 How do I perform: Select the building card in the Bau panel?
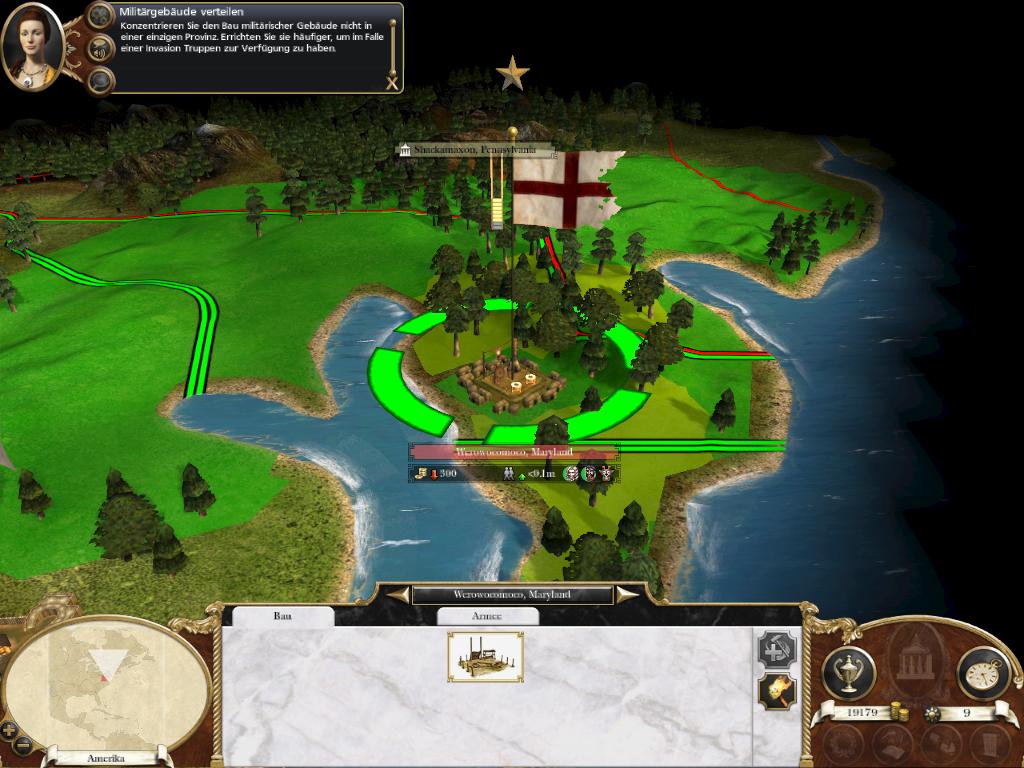coord(485,657)
